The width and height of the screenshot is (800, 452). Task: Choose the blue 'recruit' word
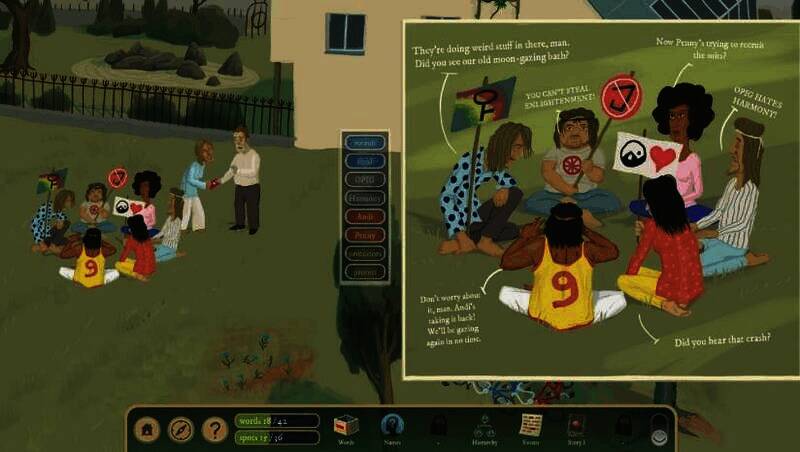coord(364,143)
